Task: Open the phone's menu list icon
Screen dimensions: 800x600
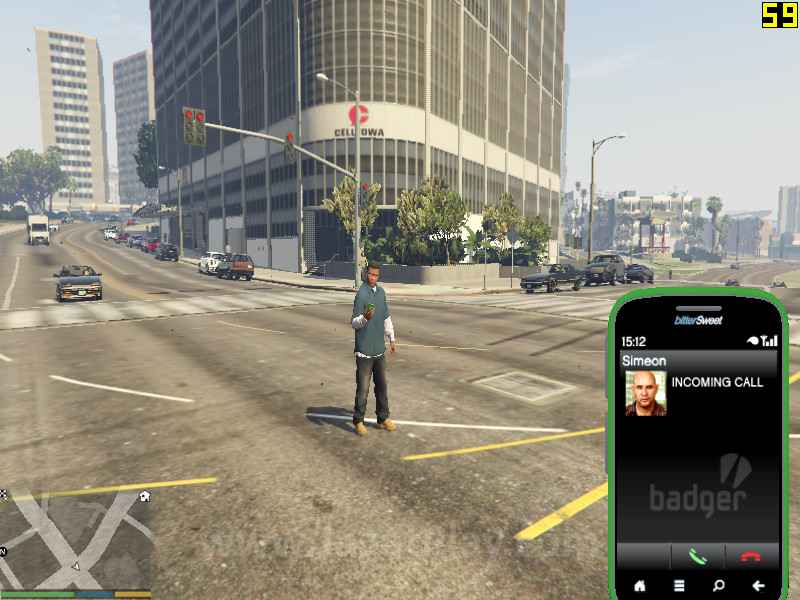Action: (679, 586)
